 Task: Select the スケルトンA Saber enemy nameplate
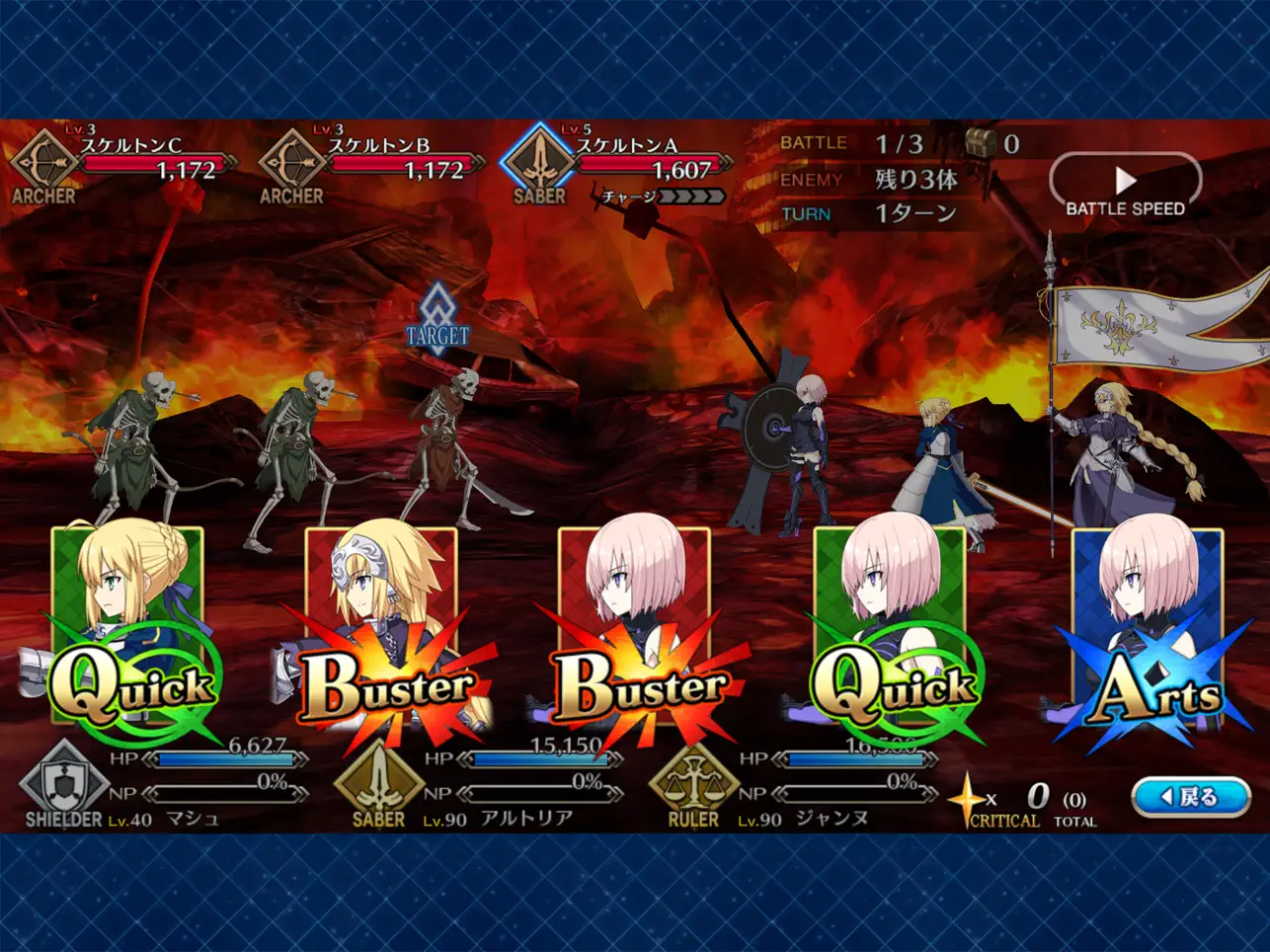click(619, 164)
